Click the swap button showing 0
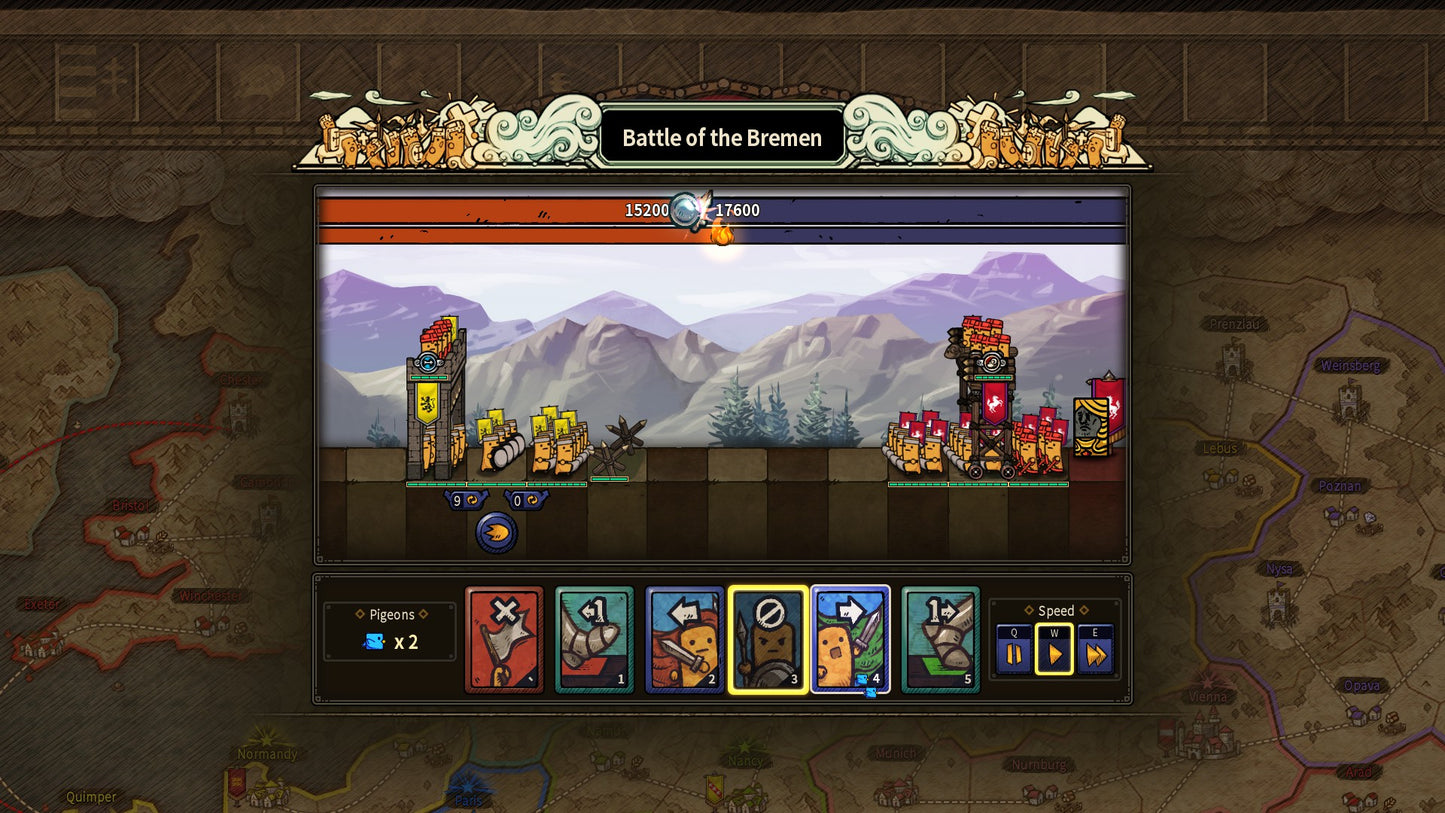Screen dimensions: 1445x813 [524, 500]
